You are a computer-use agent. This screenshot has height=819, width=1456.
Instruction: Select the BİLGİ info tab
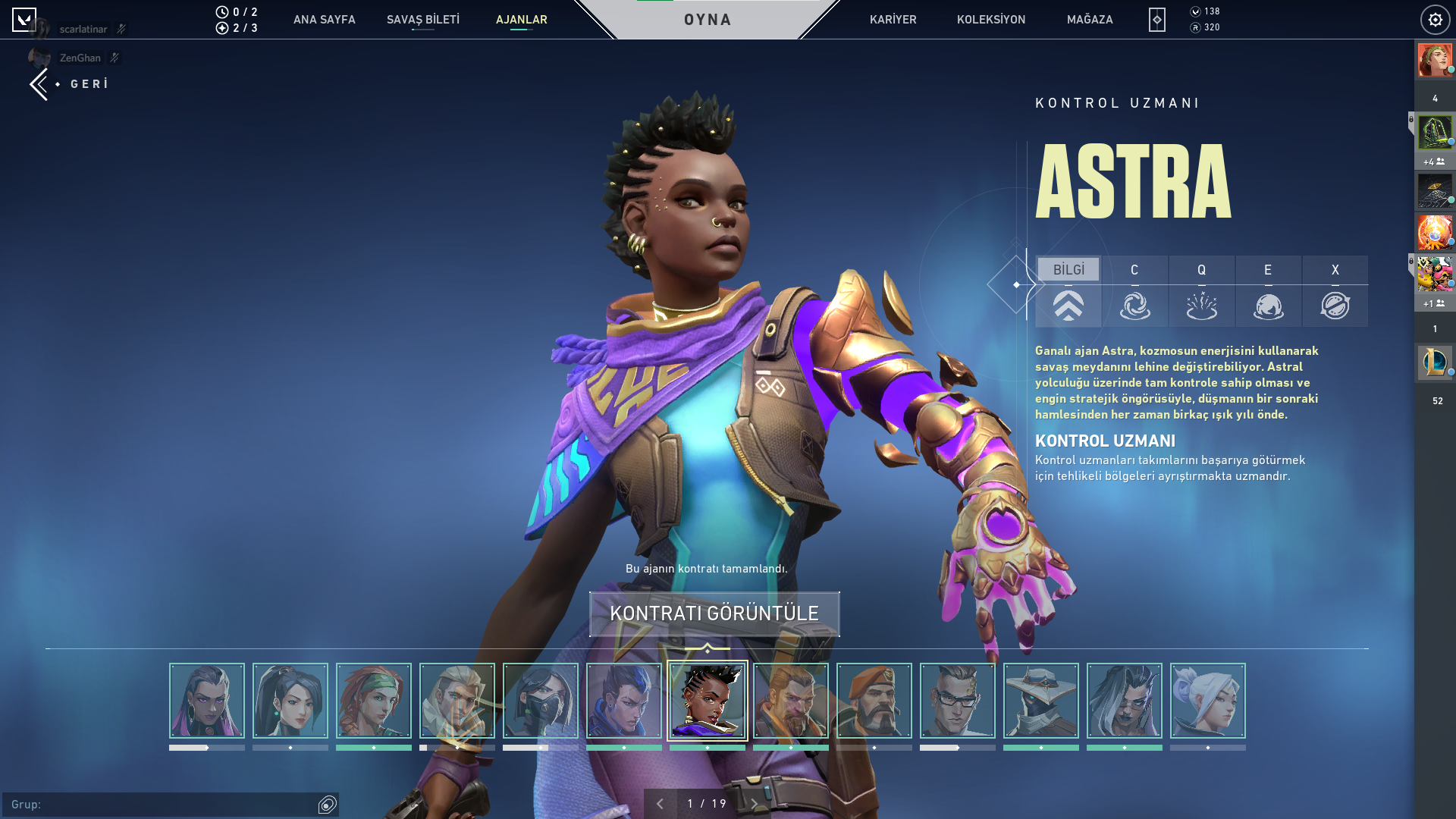click(1068, 270)
